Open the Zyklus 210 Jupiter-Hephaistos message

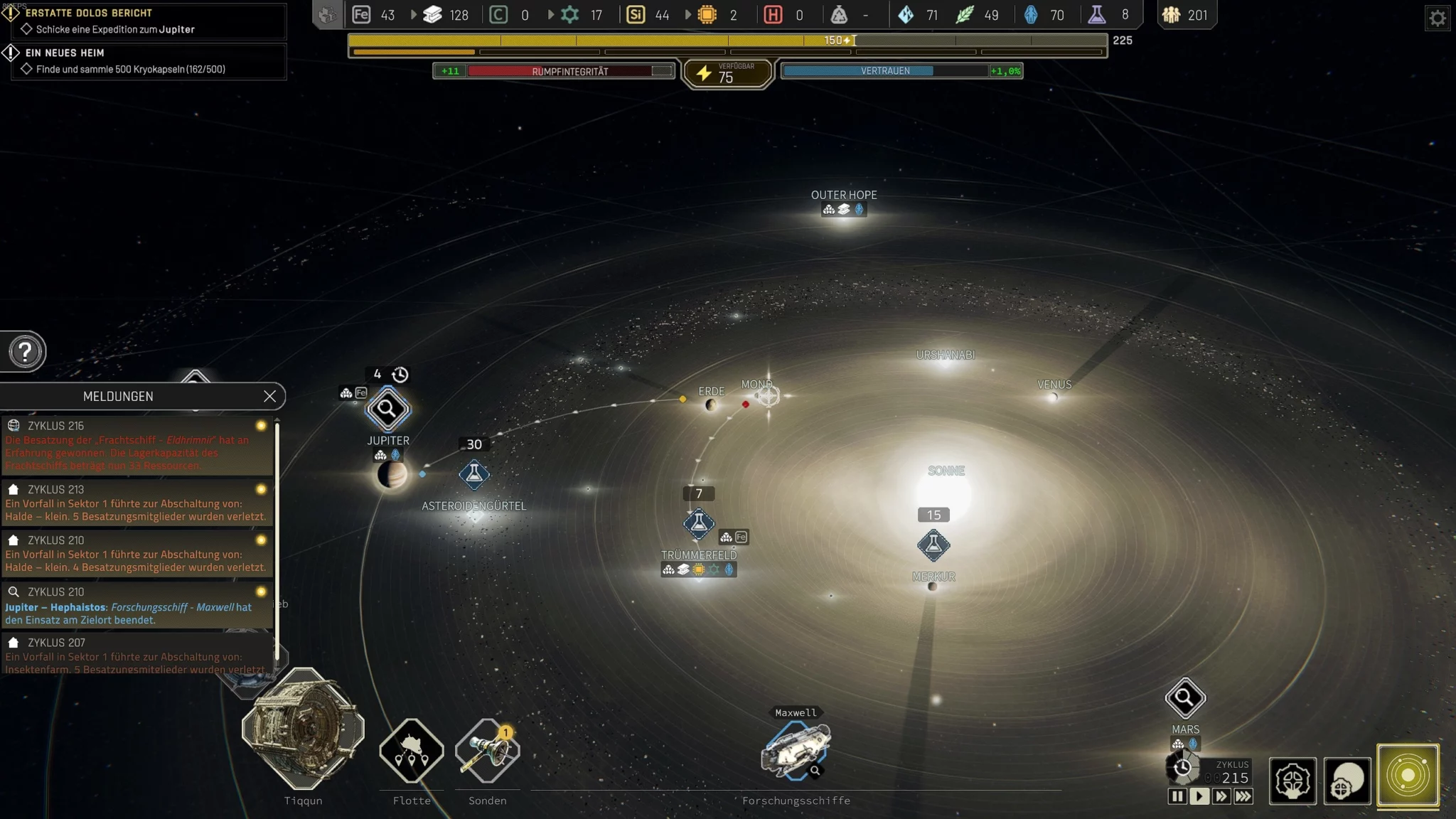tap(136, 606)
